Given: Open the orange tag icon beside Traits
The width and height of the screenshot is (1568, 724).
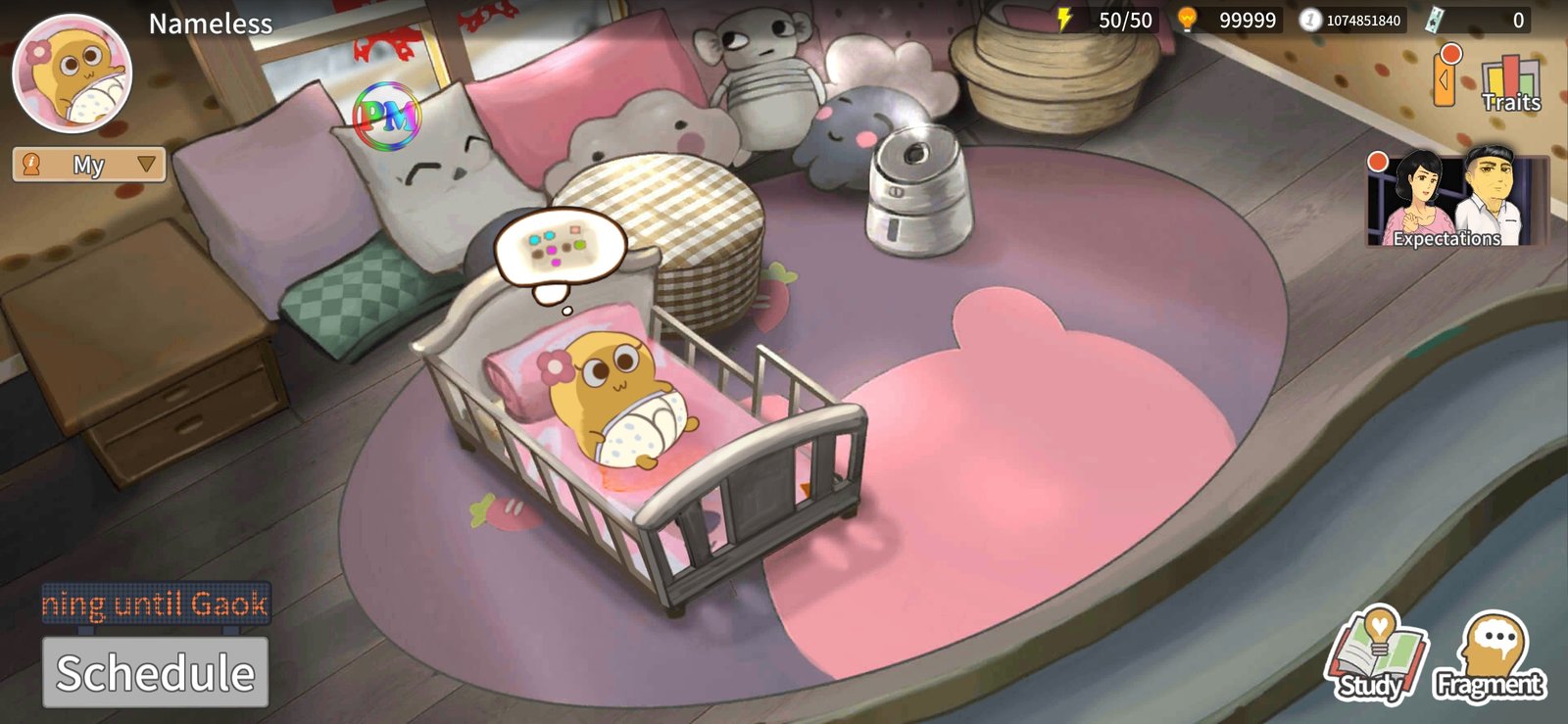Looking at the screenshot, I should click(1445, 77).
